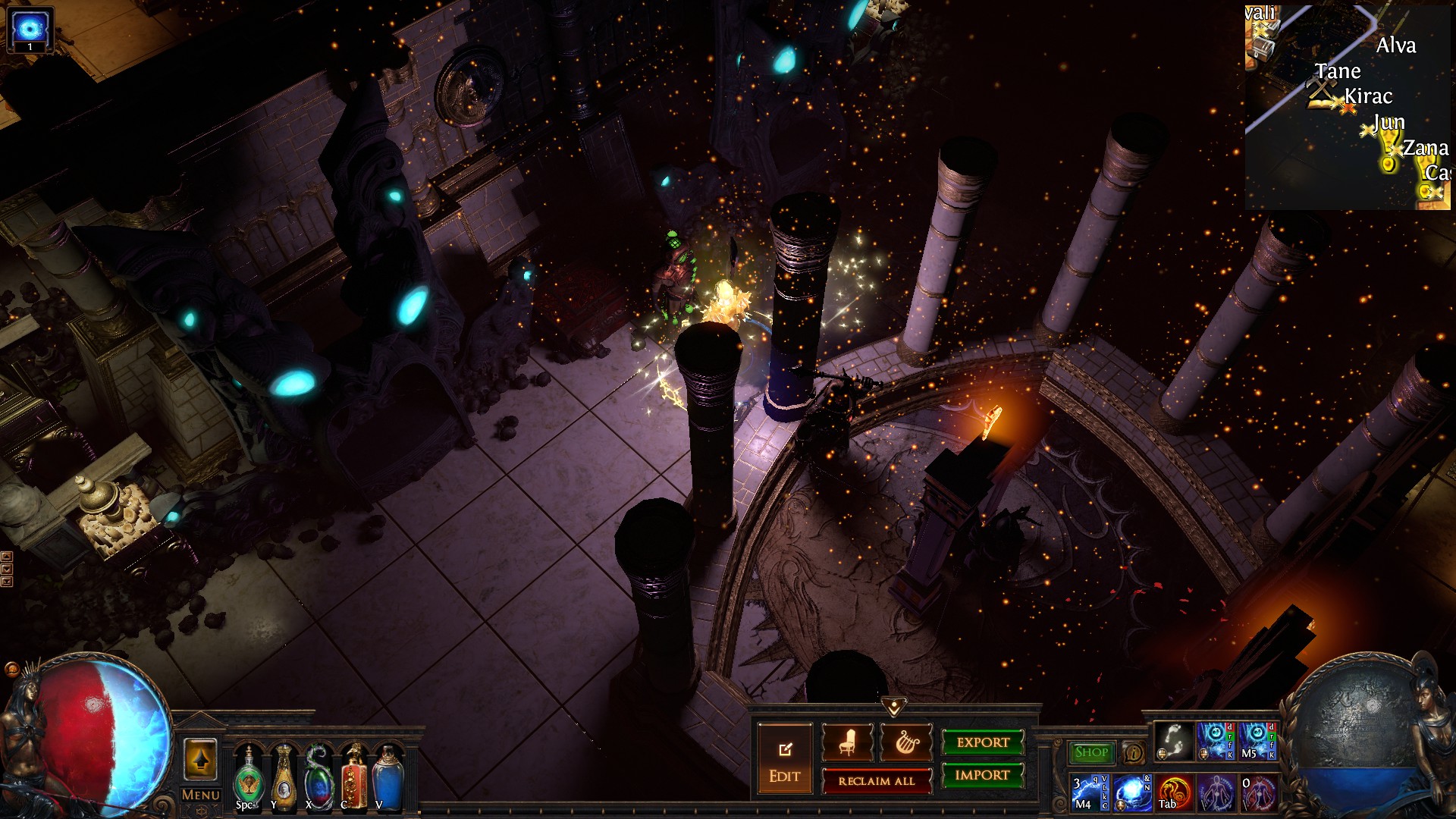Viewport: 1456px width, 819px height.
Task: Use the green winged flask
Action: pyautogui.click(x=248, y=779)
